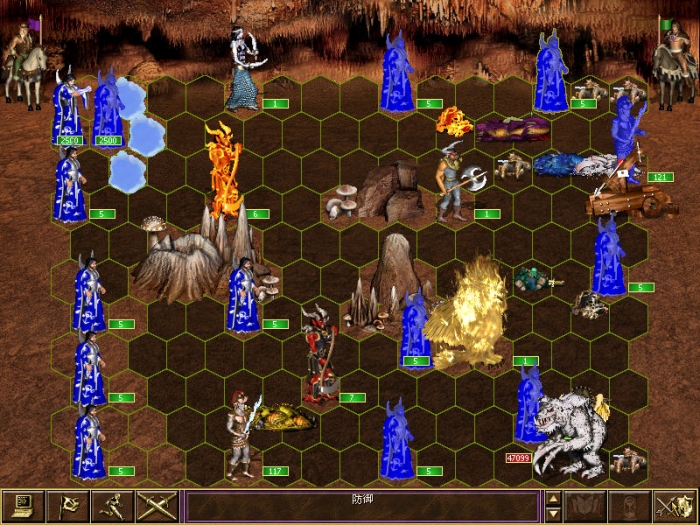This screenshot has width=700, height=525.
Task: Show earlier combat log messages with up arrow
Action: point(553,499)
